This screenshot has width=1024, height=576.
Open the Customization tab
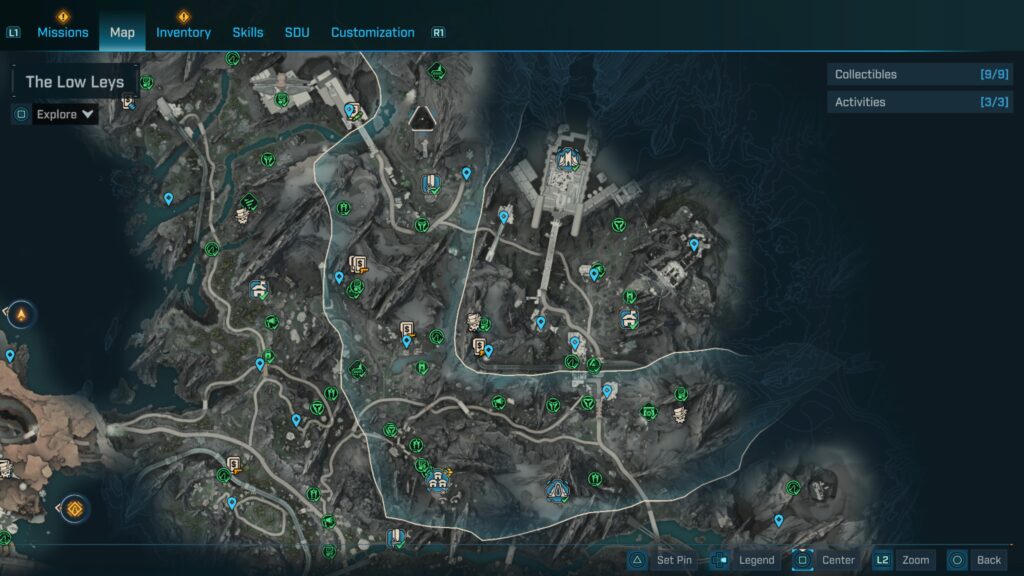point(372,32)
